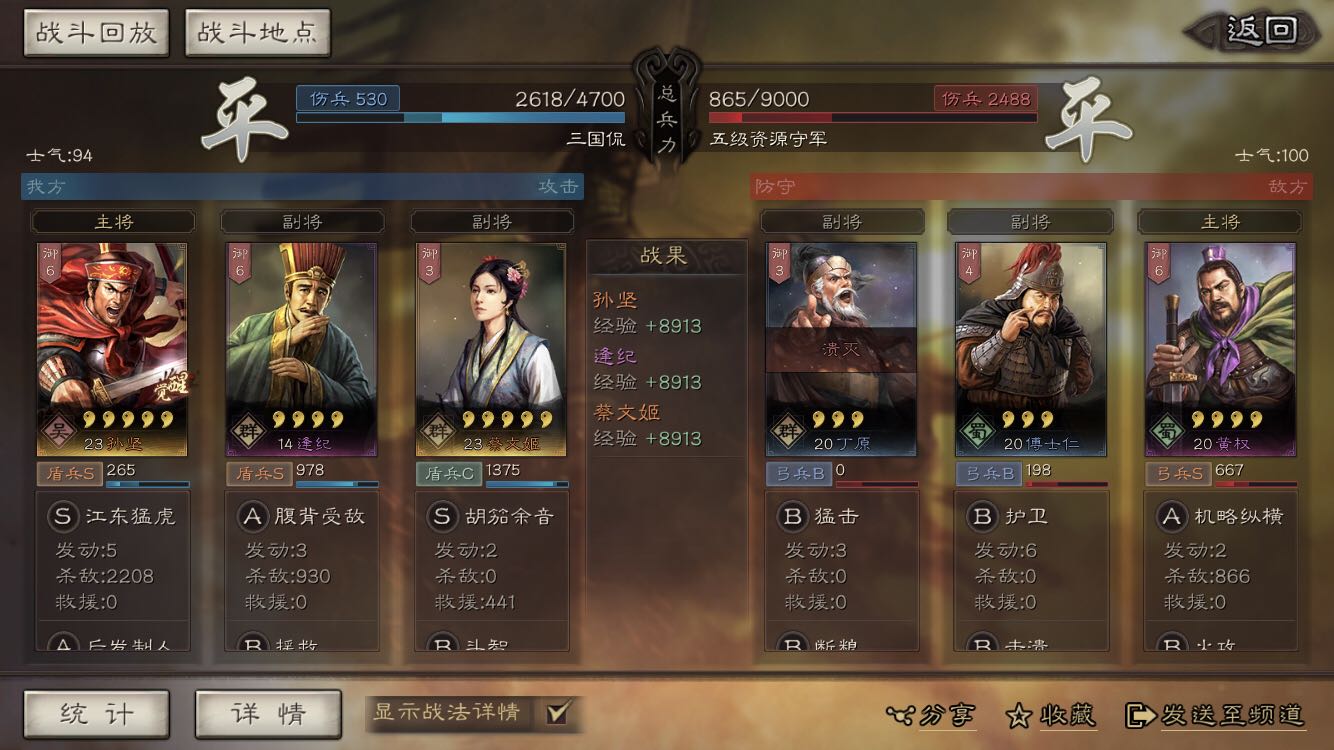Add the report to 收藏 favorites
Image resolution: width=1334 pixels, height=750 pixels.
[x=1052, y=715]
